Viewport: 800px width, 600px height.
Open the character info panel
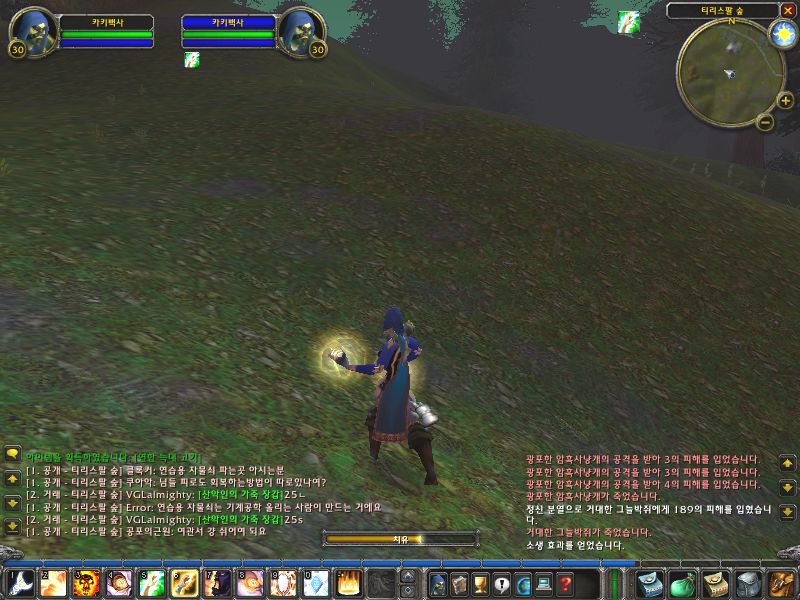[437, 584]
